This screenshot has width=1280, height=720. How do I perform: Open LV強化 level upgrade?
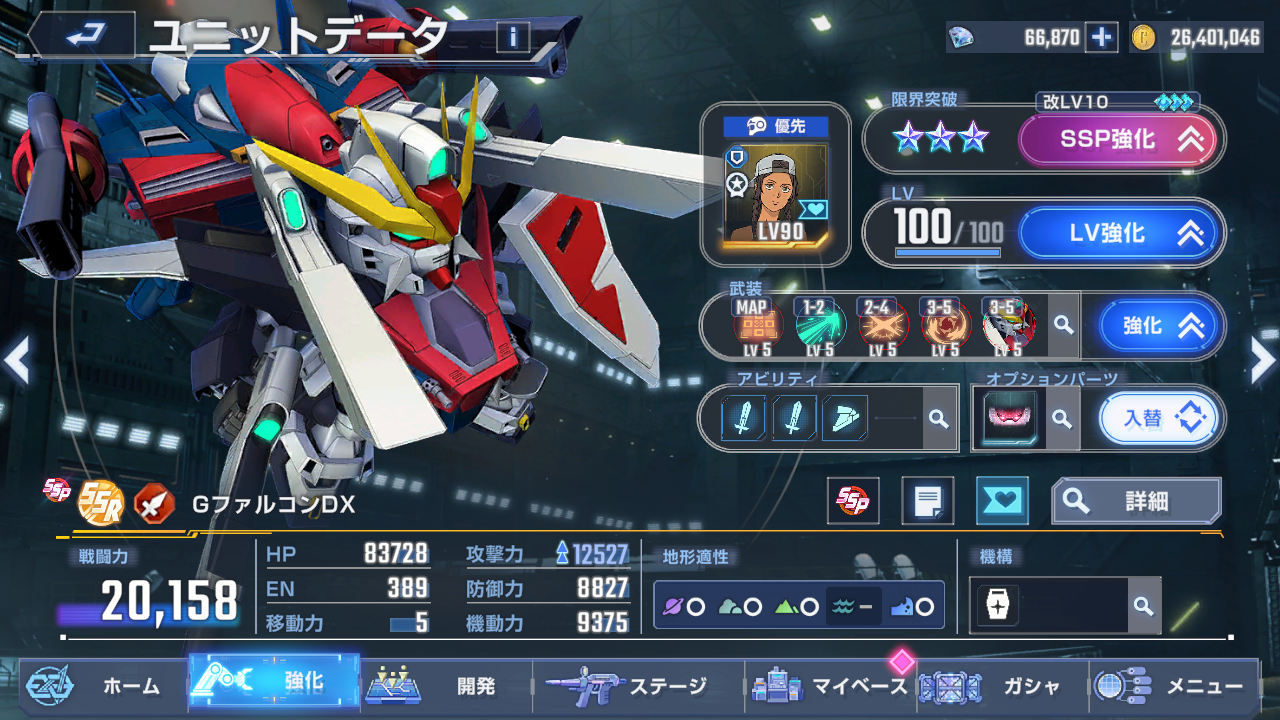[x=1119, y=233]
